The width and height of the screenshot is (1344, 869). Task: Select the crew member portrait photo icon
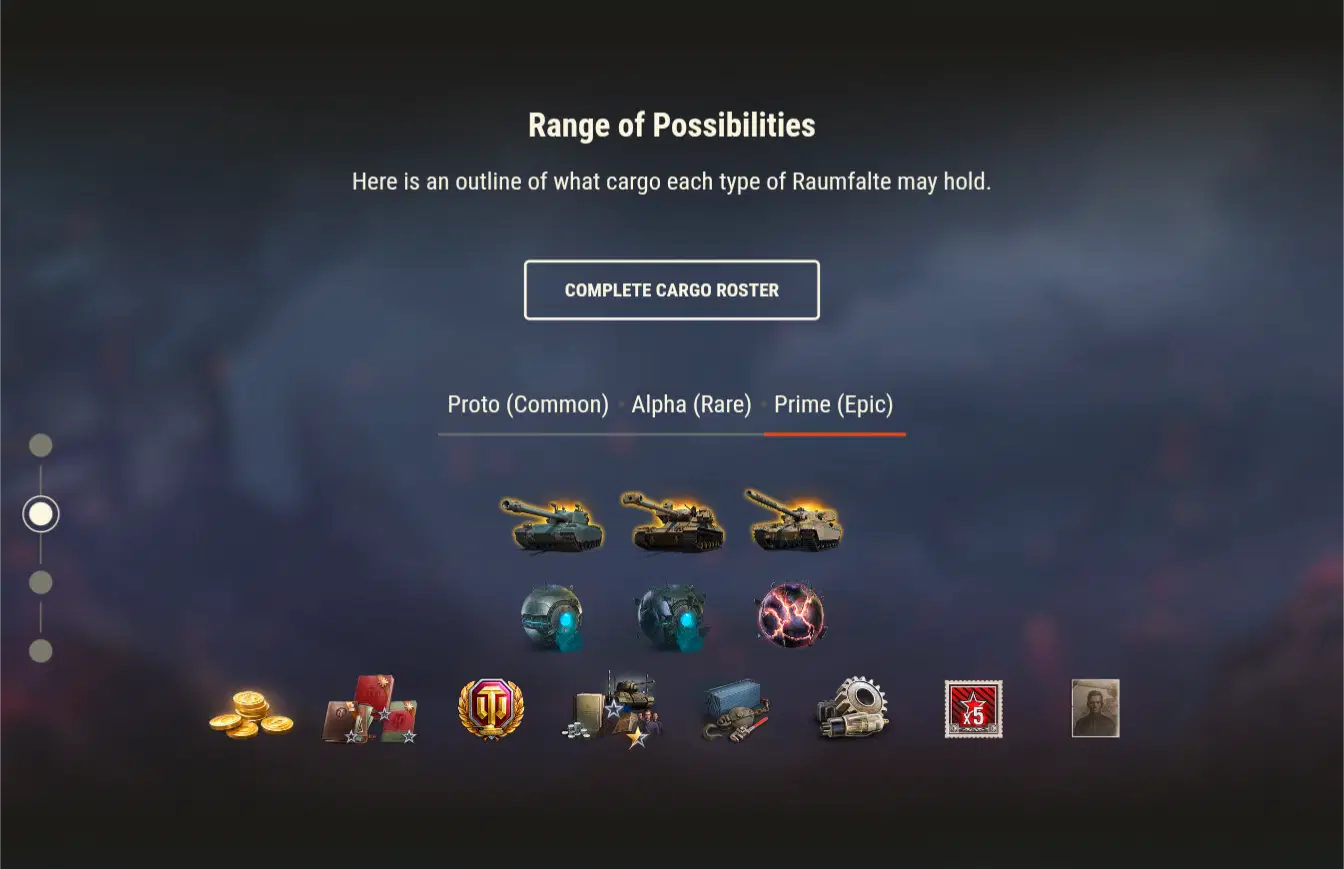click(1094, 710)
